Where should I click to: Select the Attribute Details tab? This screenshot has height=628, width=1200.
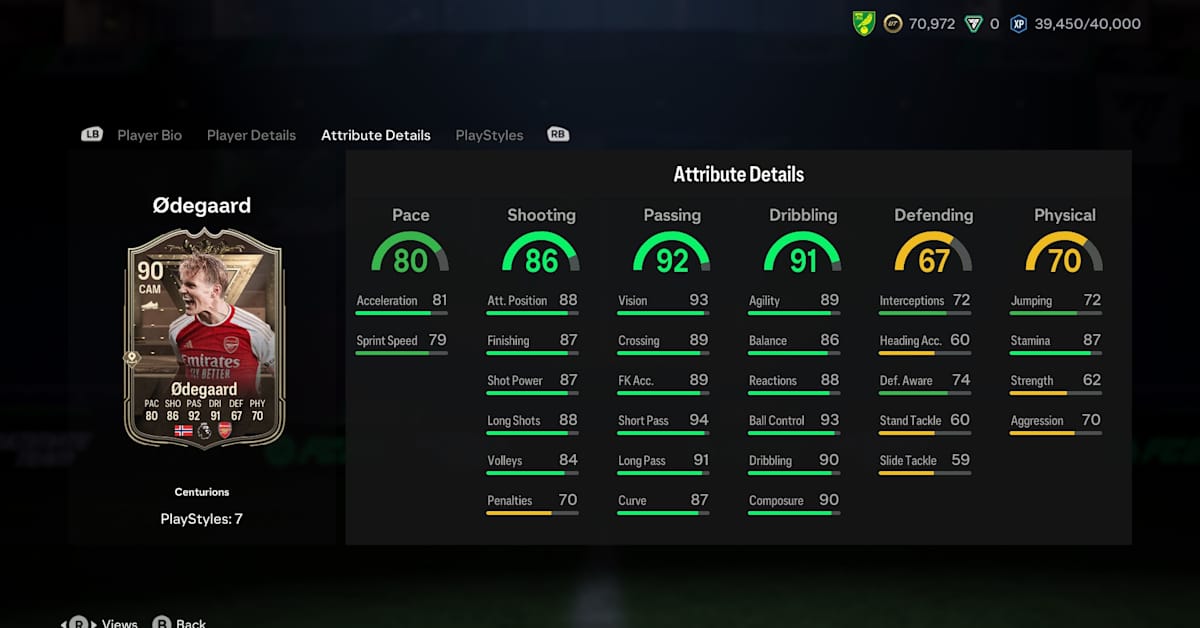pyautogui.click(x=375, y=135)
